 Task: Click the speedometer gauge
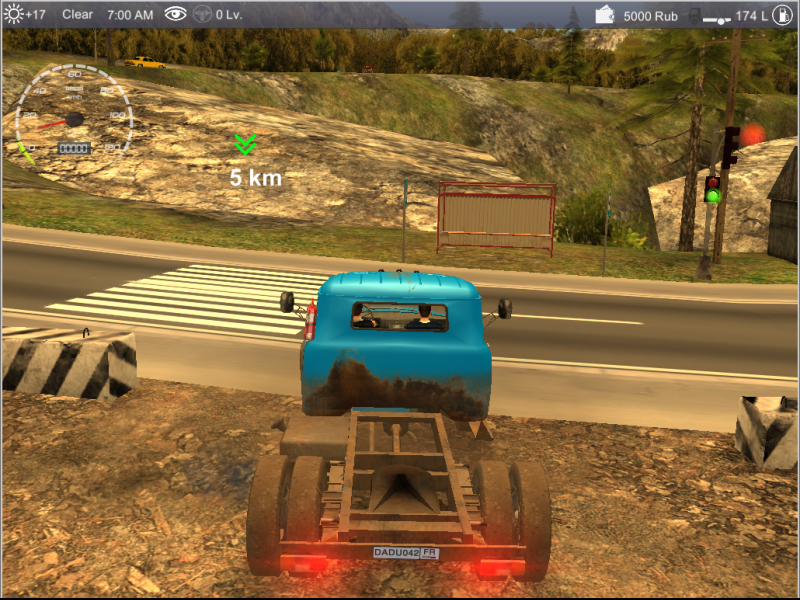(x=74, y=116)
